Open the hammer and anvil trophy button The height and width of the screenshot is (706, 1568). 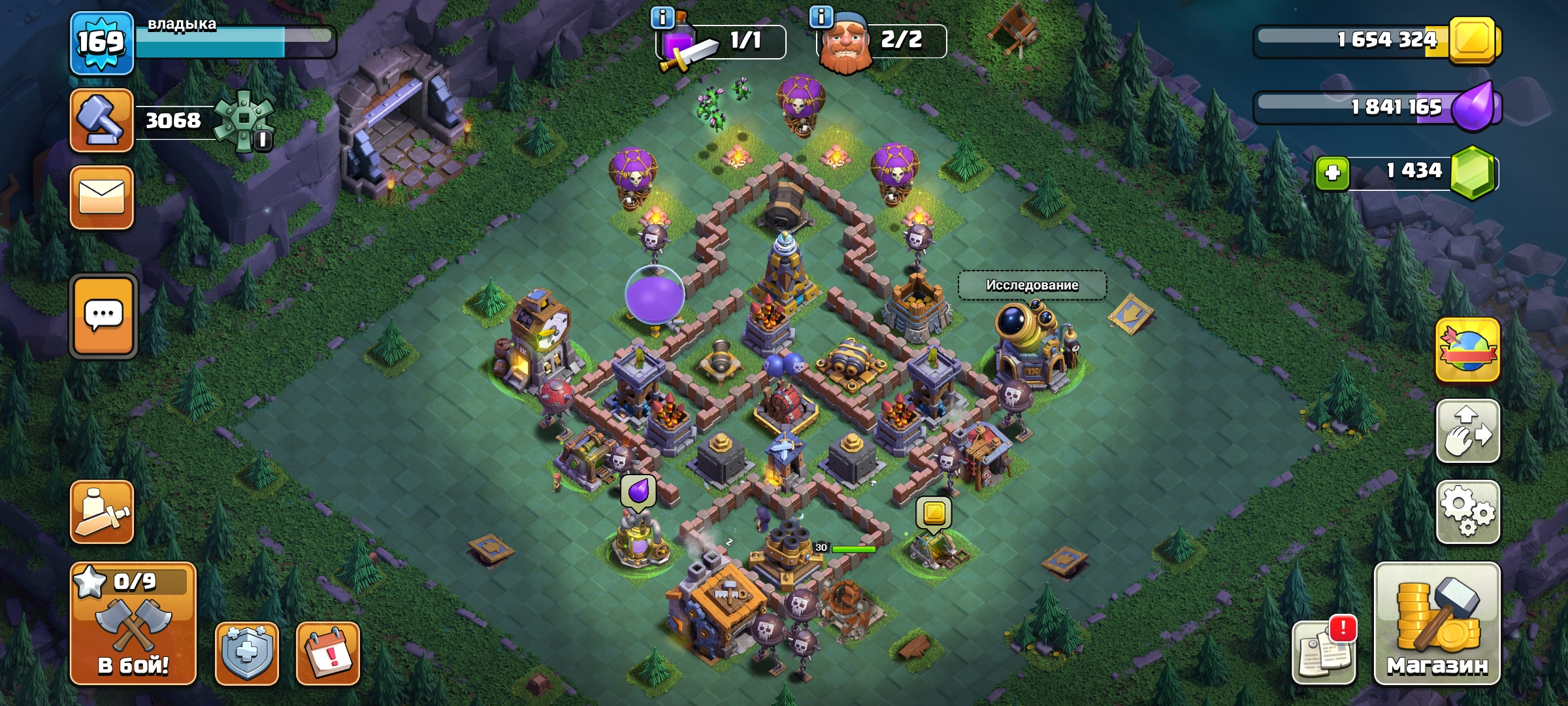pyautogui.click(x=102, y=121)
